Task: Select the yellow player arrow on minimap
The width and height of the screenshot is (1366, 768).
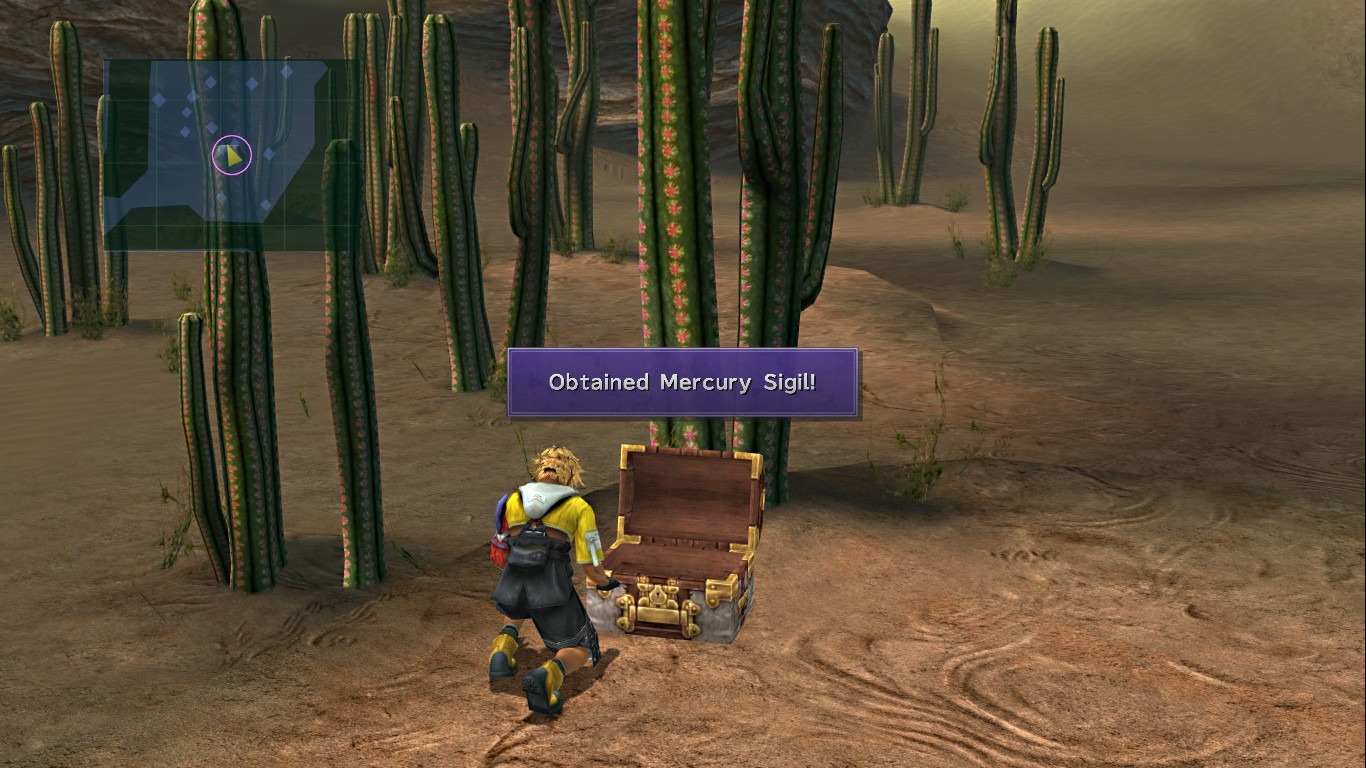Action: tap(232, 156)
